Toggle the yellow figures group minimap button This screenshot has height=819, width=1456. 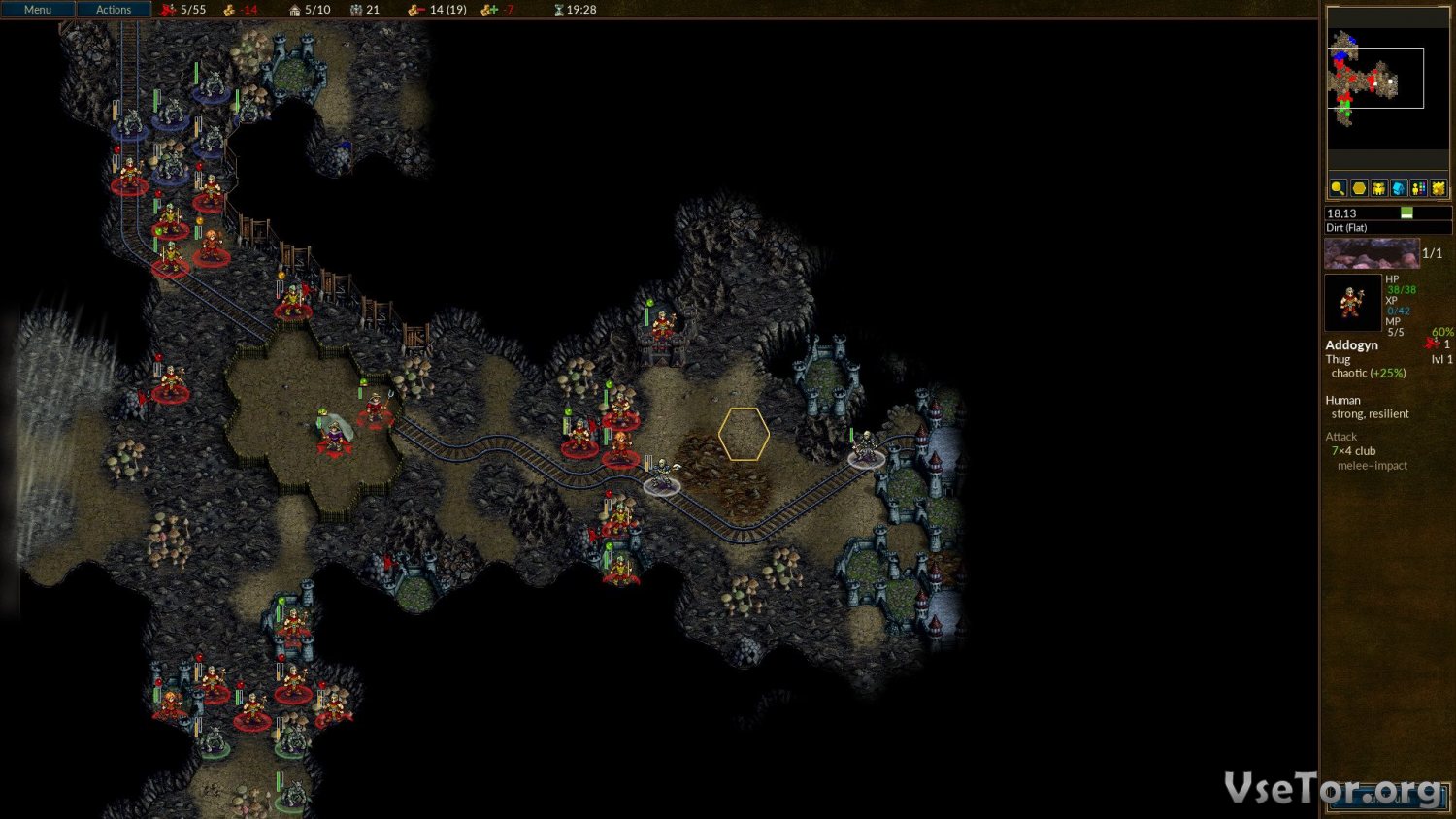click(x=1378, y=188)
